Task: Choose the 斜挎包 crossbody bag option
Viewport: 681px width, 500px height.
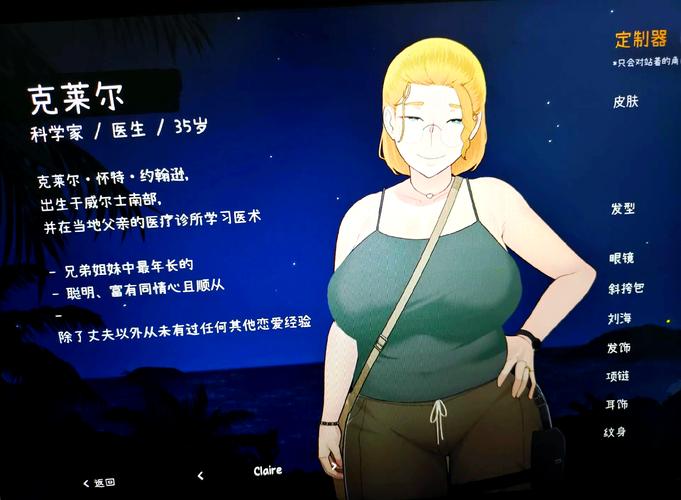Action: tap(624, 288)
